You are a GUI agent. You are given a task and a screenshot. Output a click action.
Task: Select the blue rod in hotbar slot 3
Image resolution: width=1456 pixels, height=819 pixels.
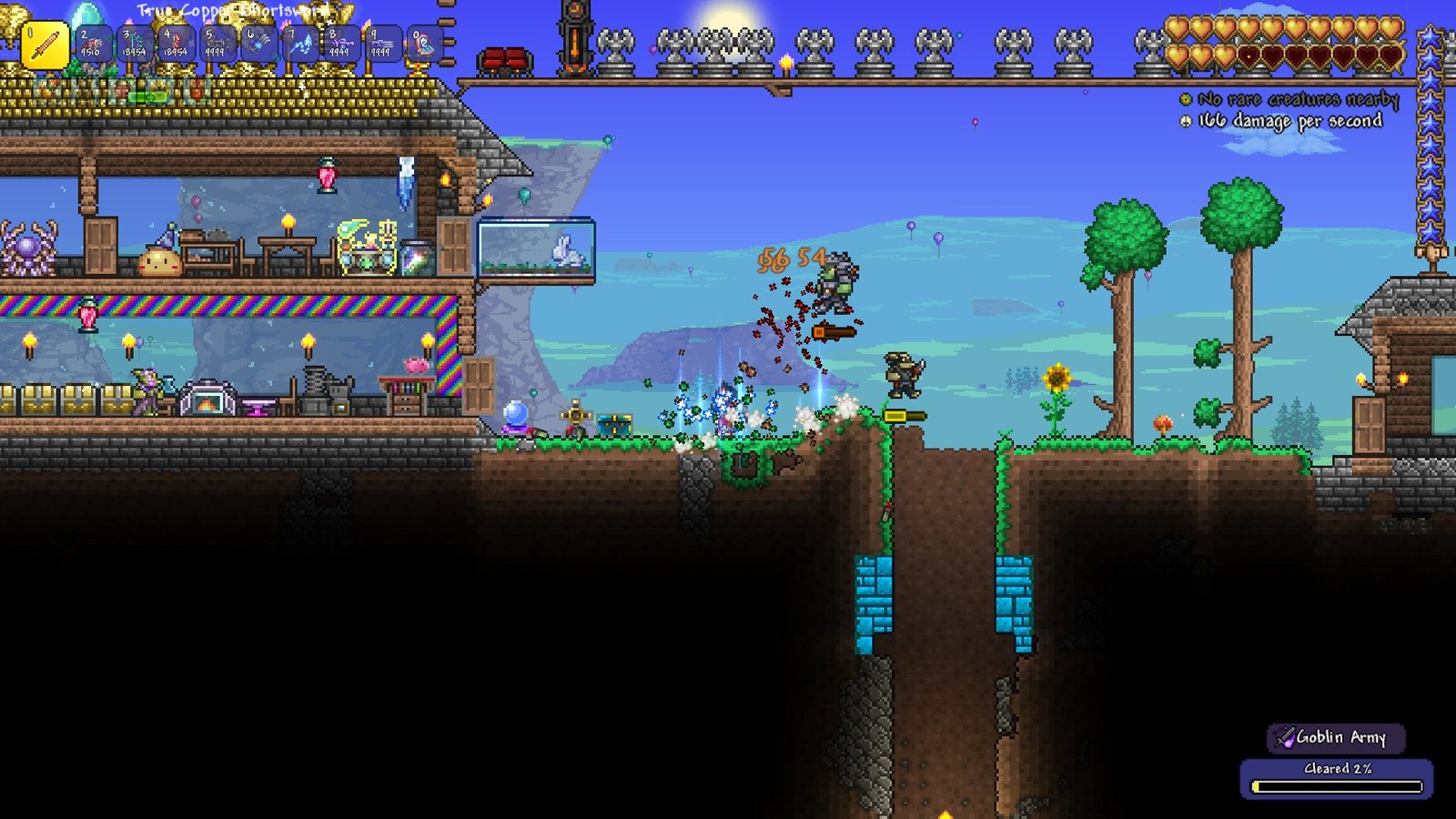pyautogui.click(x=133, y=44)
